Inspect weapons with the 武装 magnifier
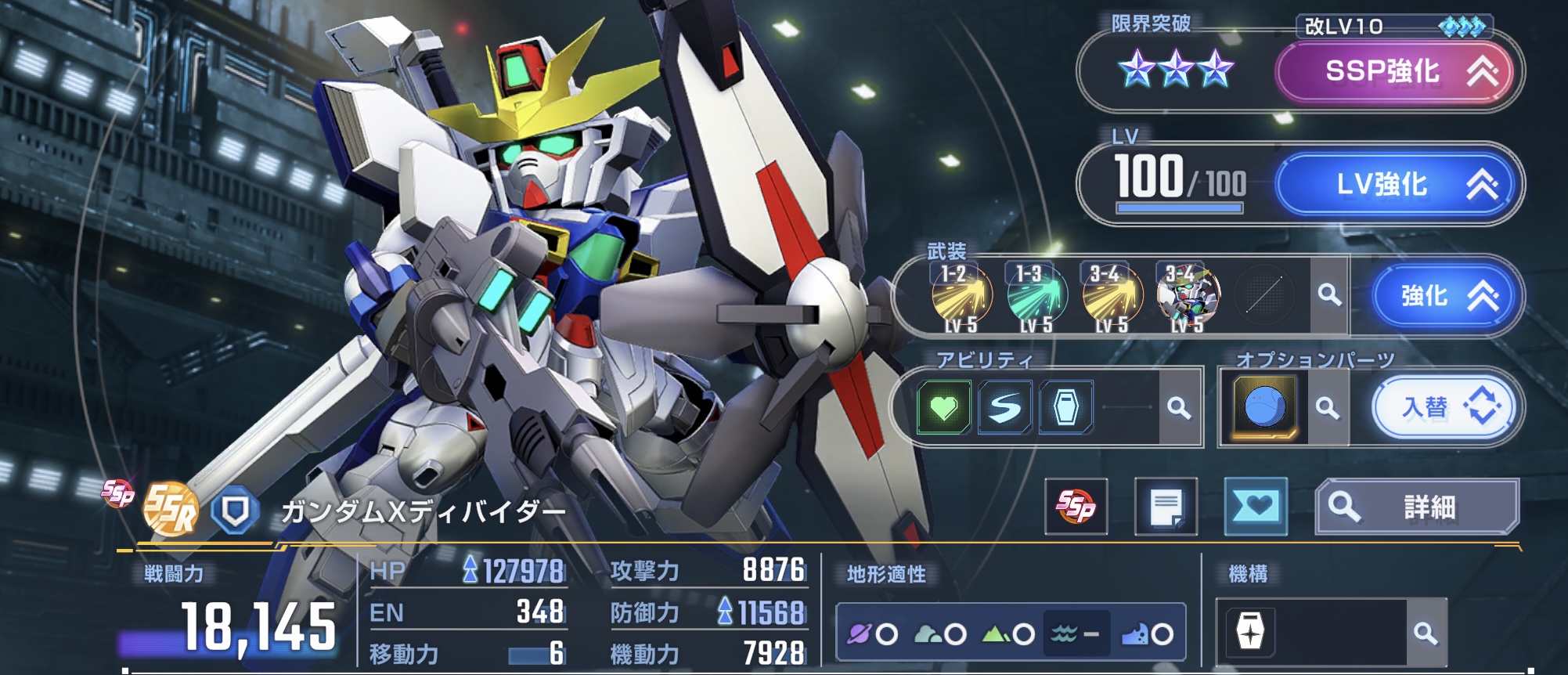1568x675 pixels. (1328, 295)
